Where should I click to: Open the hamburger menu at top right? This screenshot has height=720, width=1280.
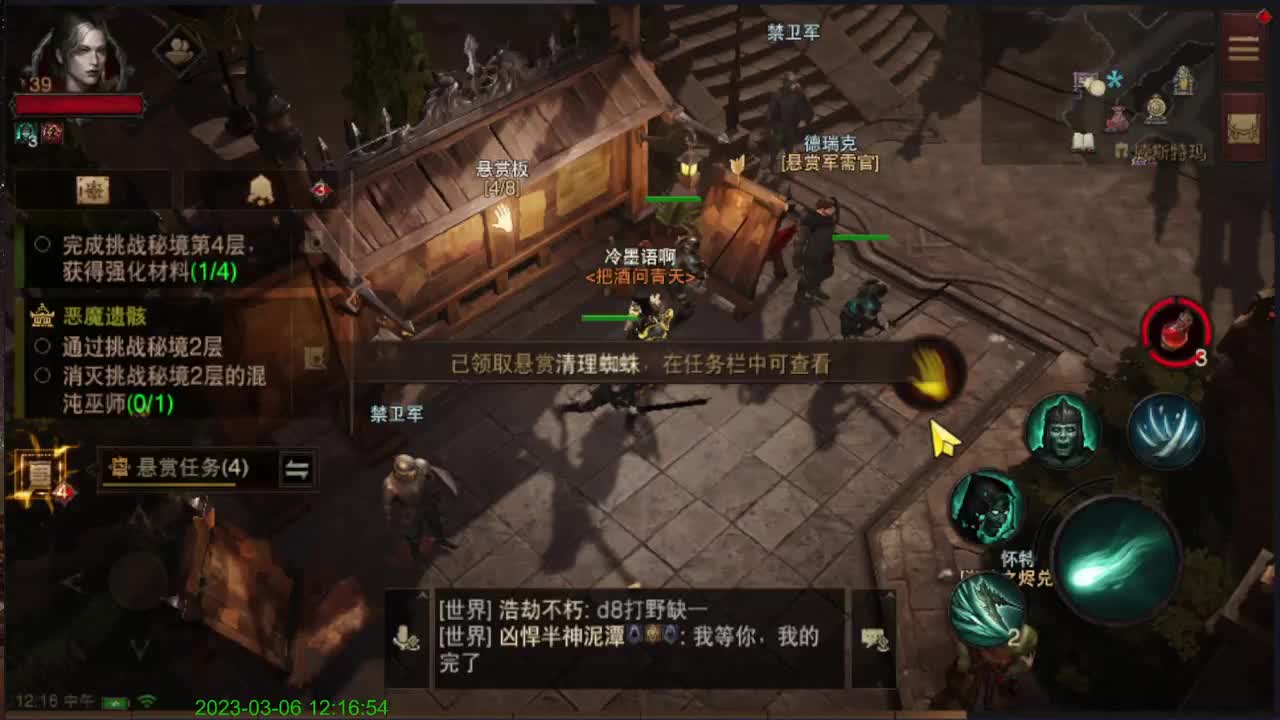pyautogui.click(x=1243, y=48)
